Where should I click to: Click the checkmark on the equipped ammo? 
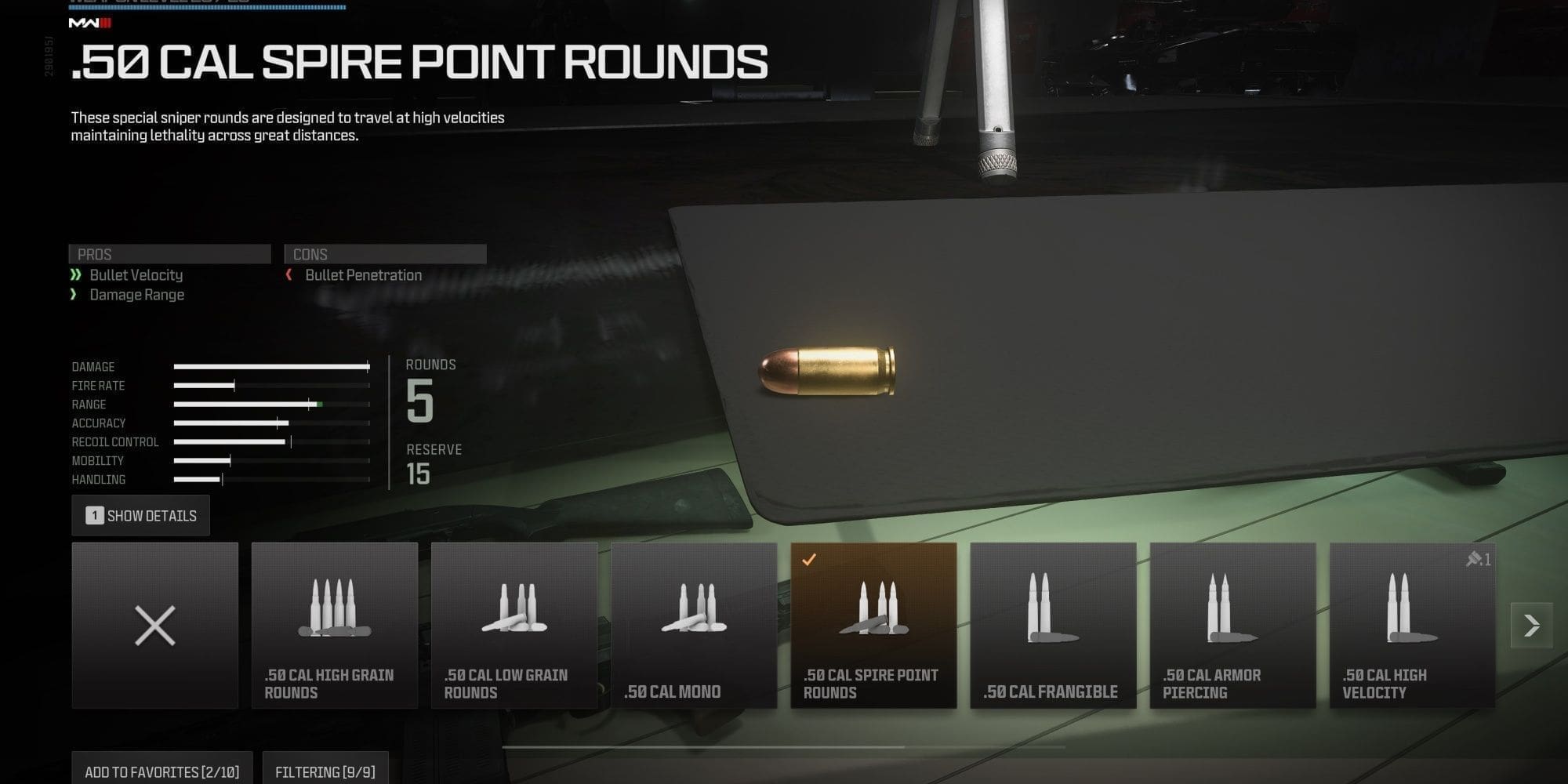pyautogui.click(x=808, y=559)
